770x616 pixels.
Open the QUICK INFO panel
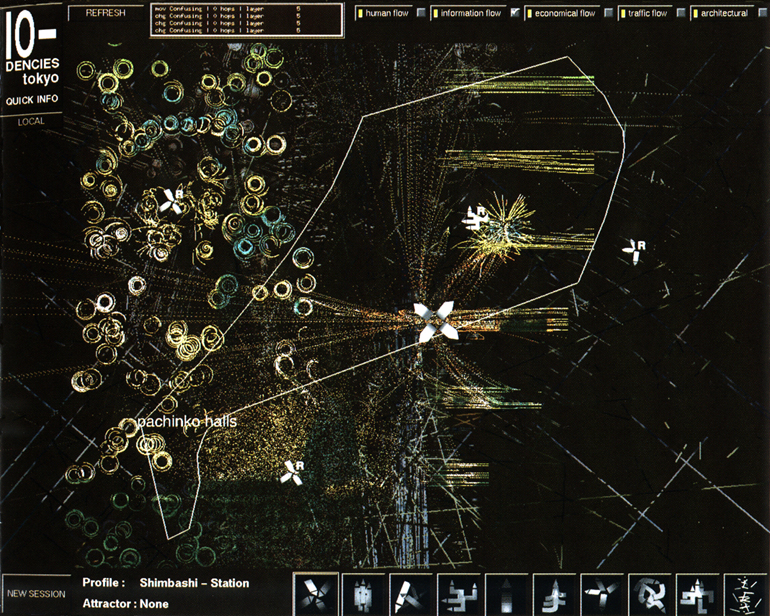(32, 100)
